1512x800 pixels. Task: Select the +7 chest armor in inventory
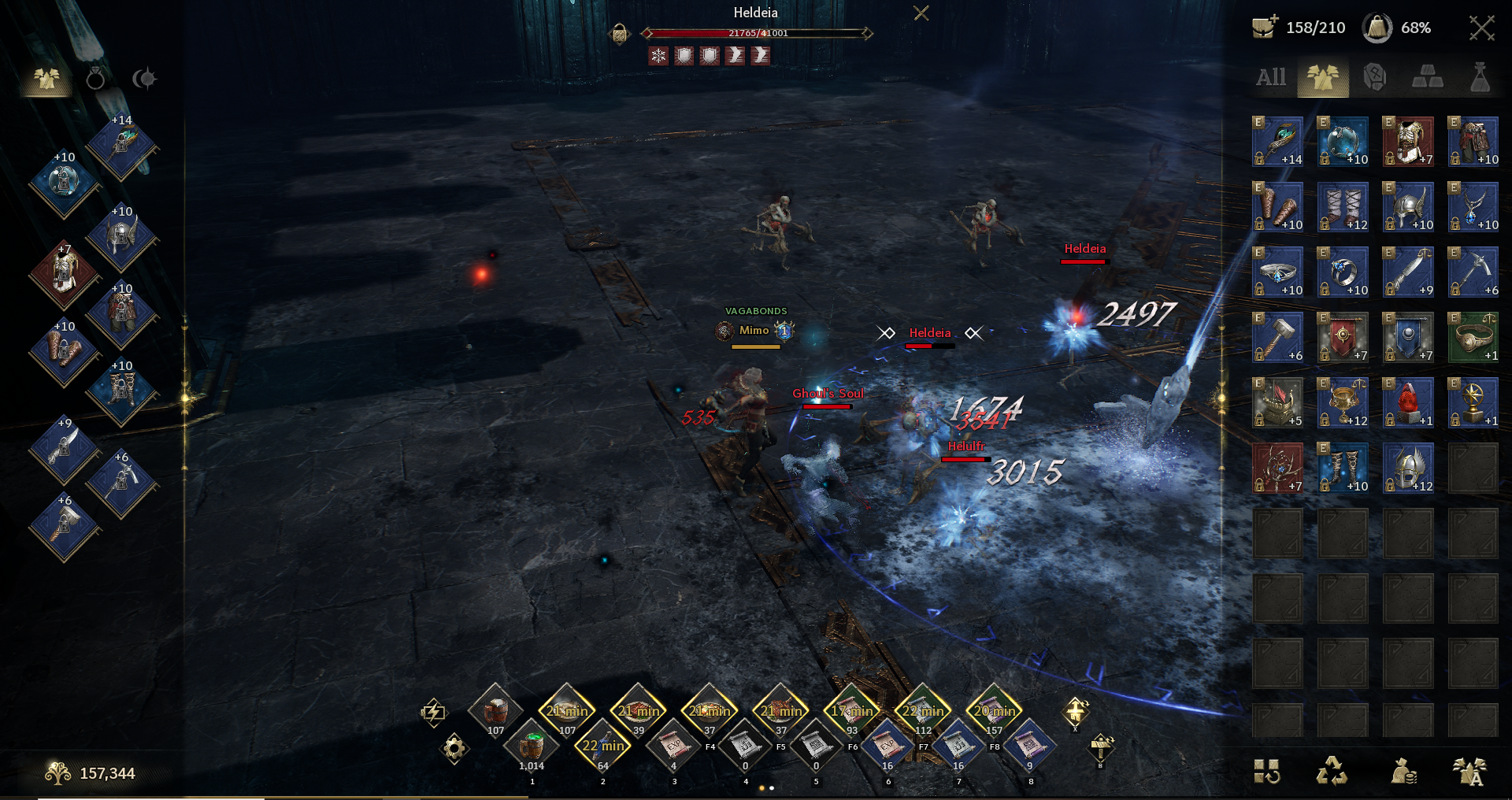point(1408,142)
